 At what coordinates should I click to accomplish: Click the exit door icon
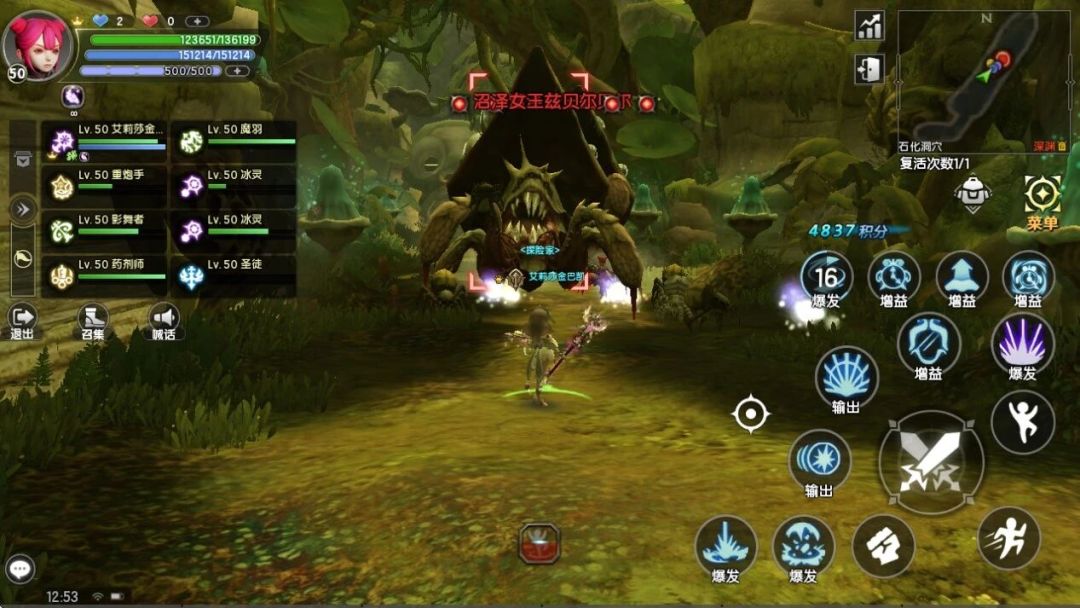pos(869,69)
